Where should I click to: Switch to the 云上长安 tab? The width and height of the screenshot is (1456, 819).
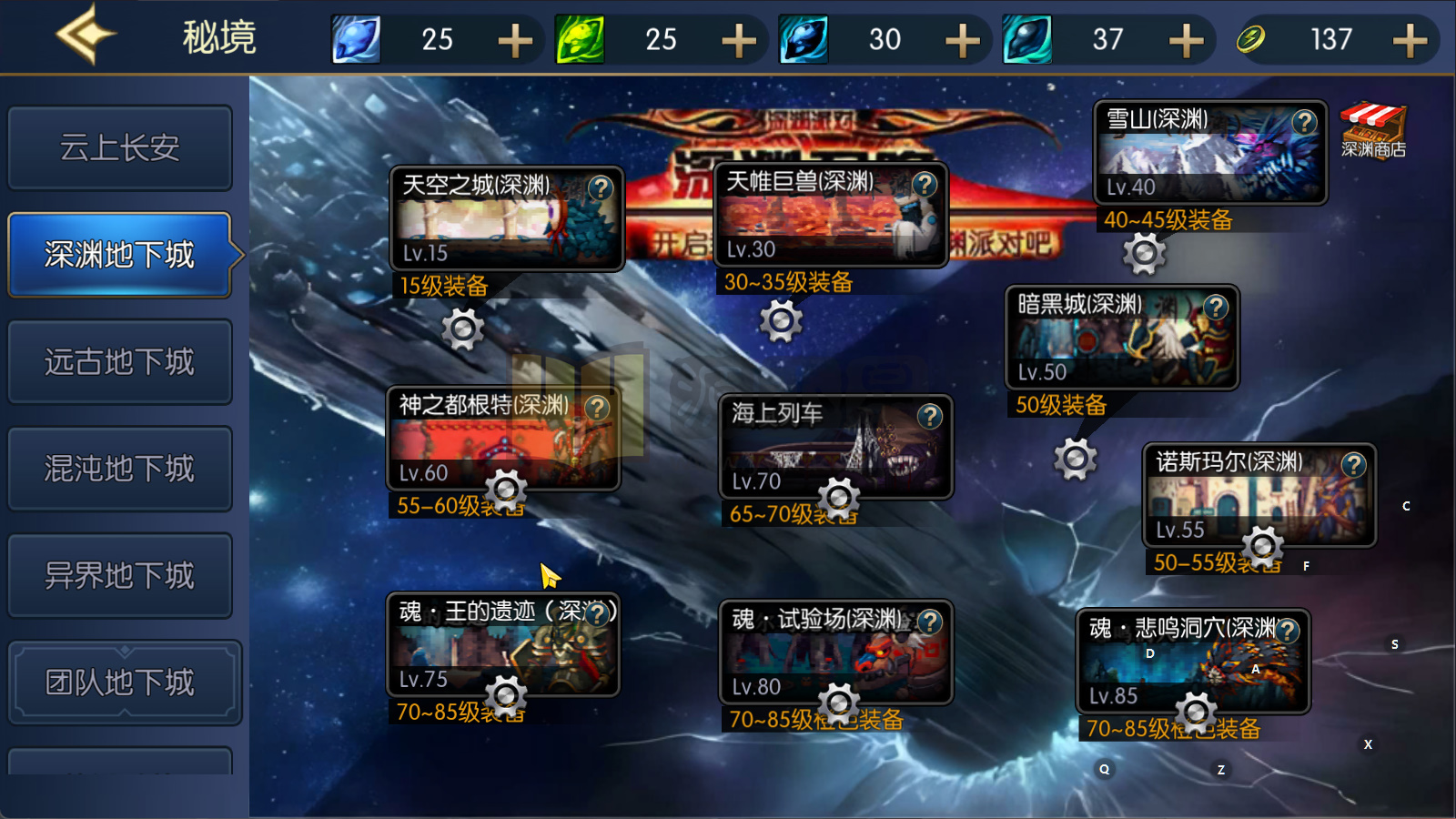[x=119, y=147]
